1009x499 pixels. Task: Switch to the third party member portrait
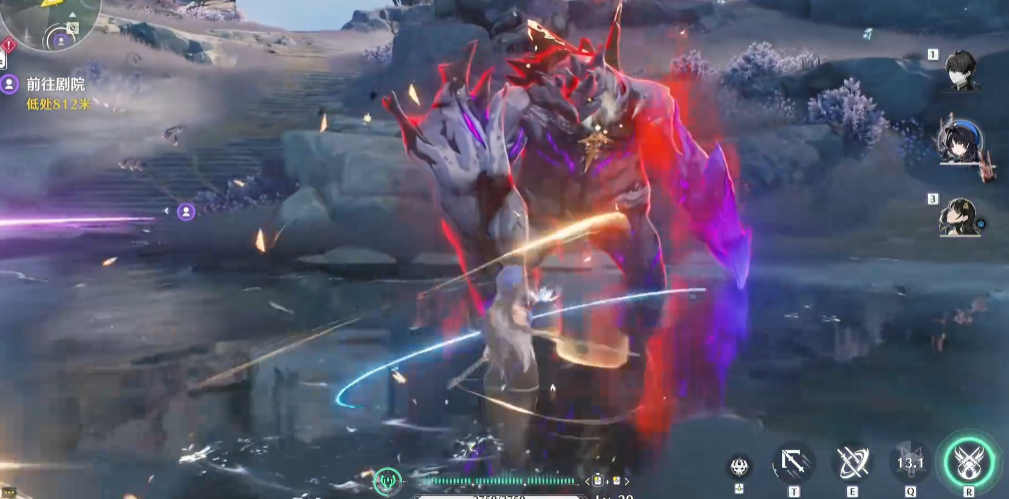pyautogui.click(x=960, y=216)
